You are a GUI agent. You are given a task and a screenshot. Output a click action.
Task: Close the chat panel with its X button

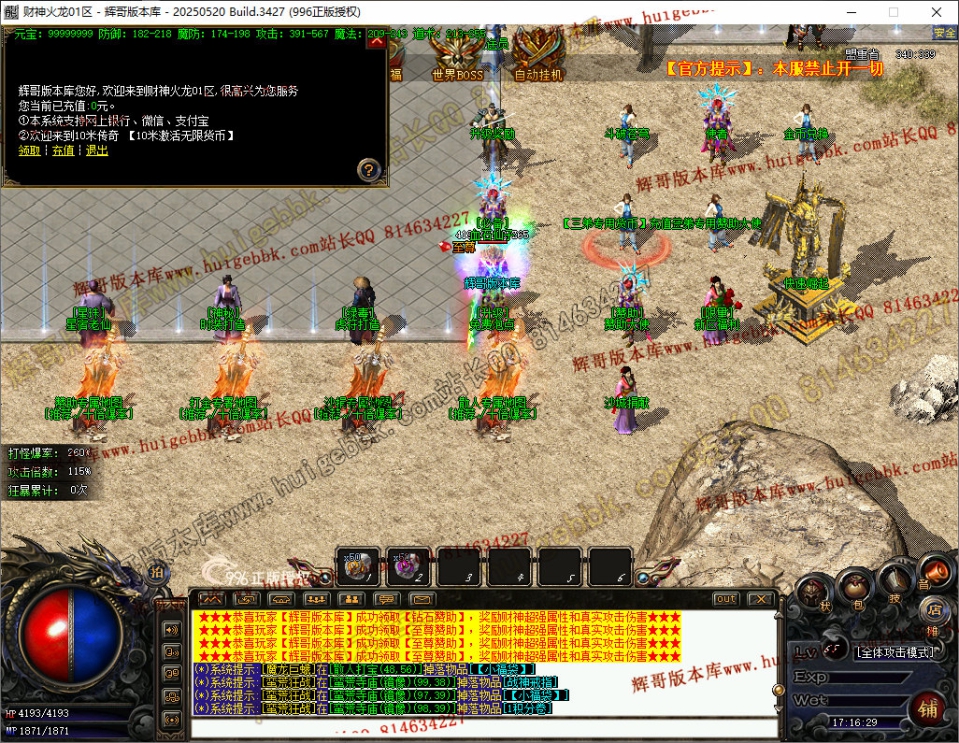760,599
